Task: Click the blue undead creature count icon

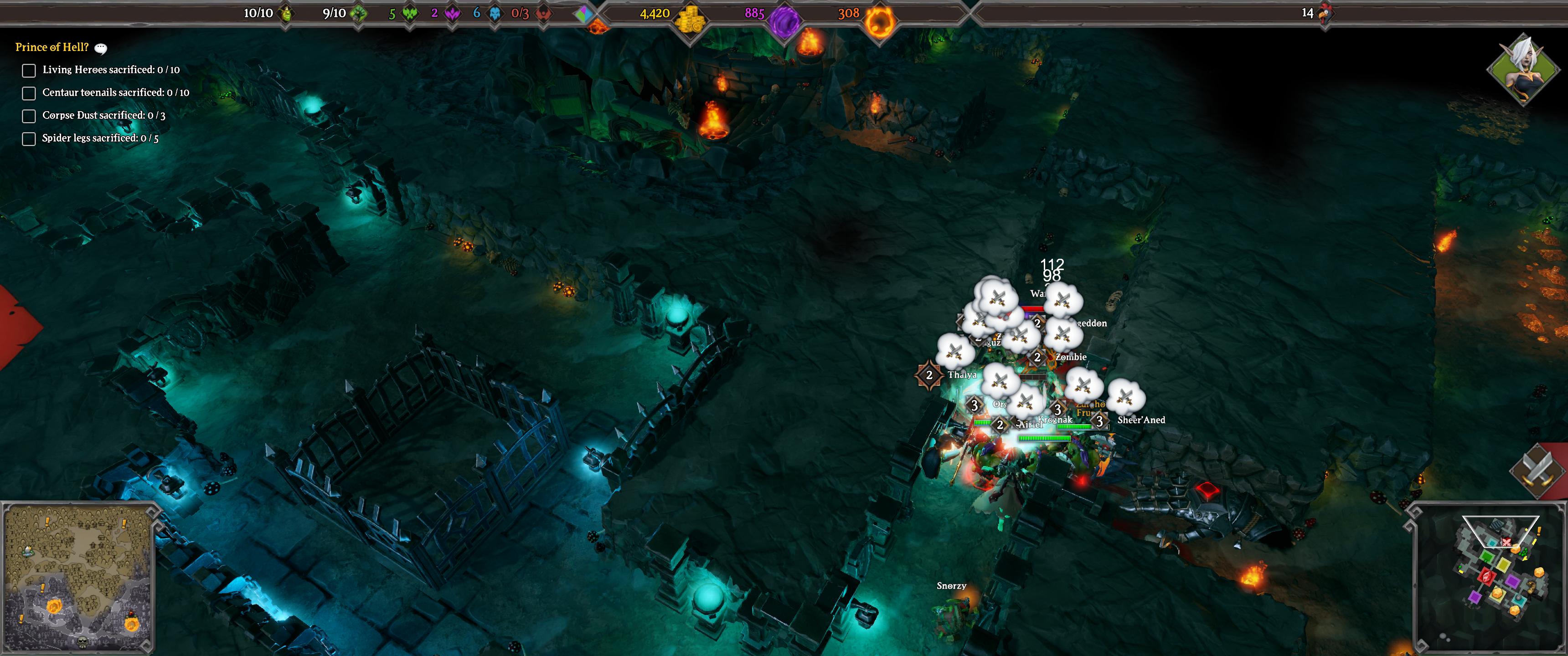Action: tap(495, 13)
